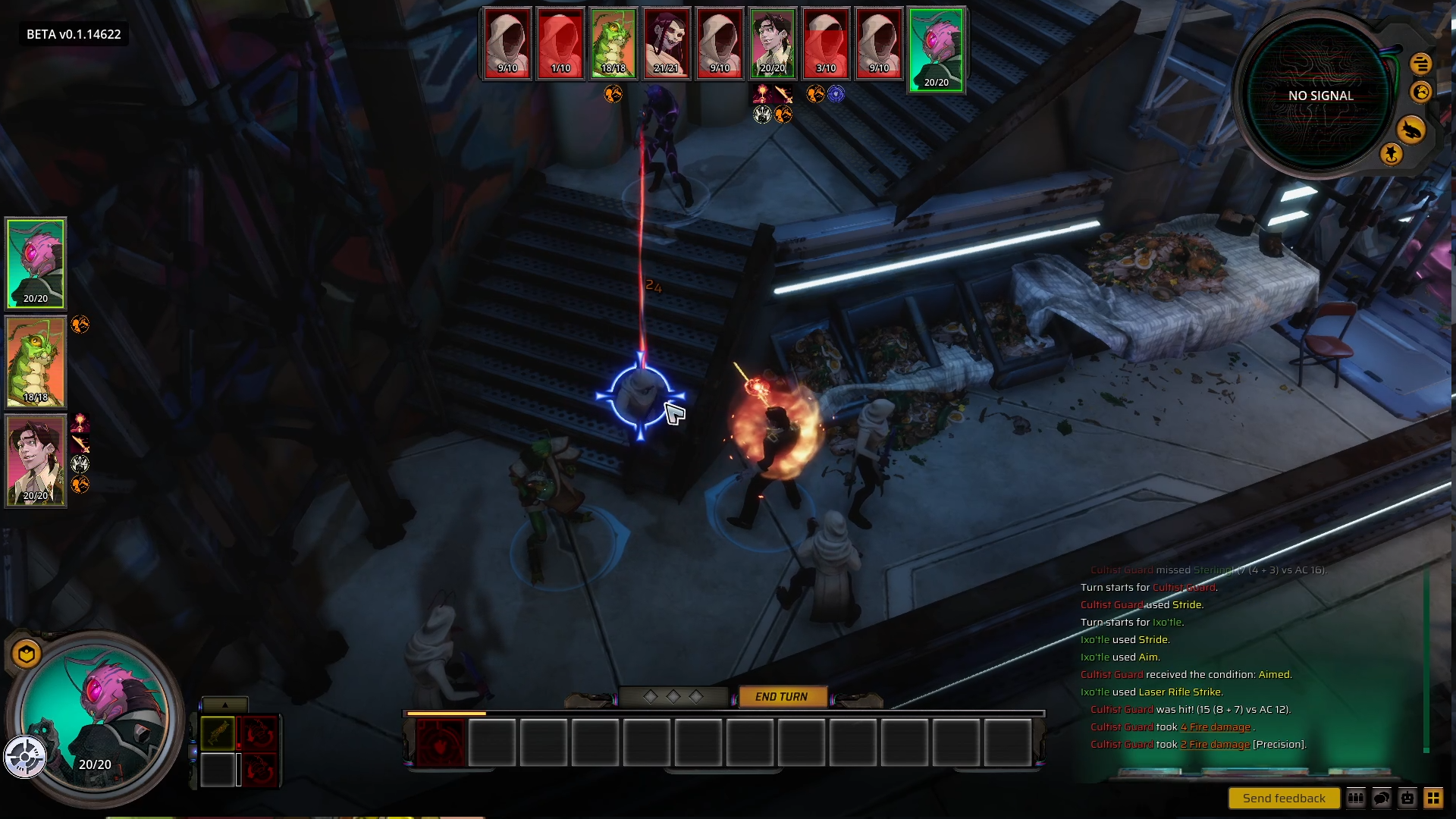The width and height of the screenshot is (1456, 819).
Task: Expand the arrow above the weapon loadout panel
Action: [224, 706]
